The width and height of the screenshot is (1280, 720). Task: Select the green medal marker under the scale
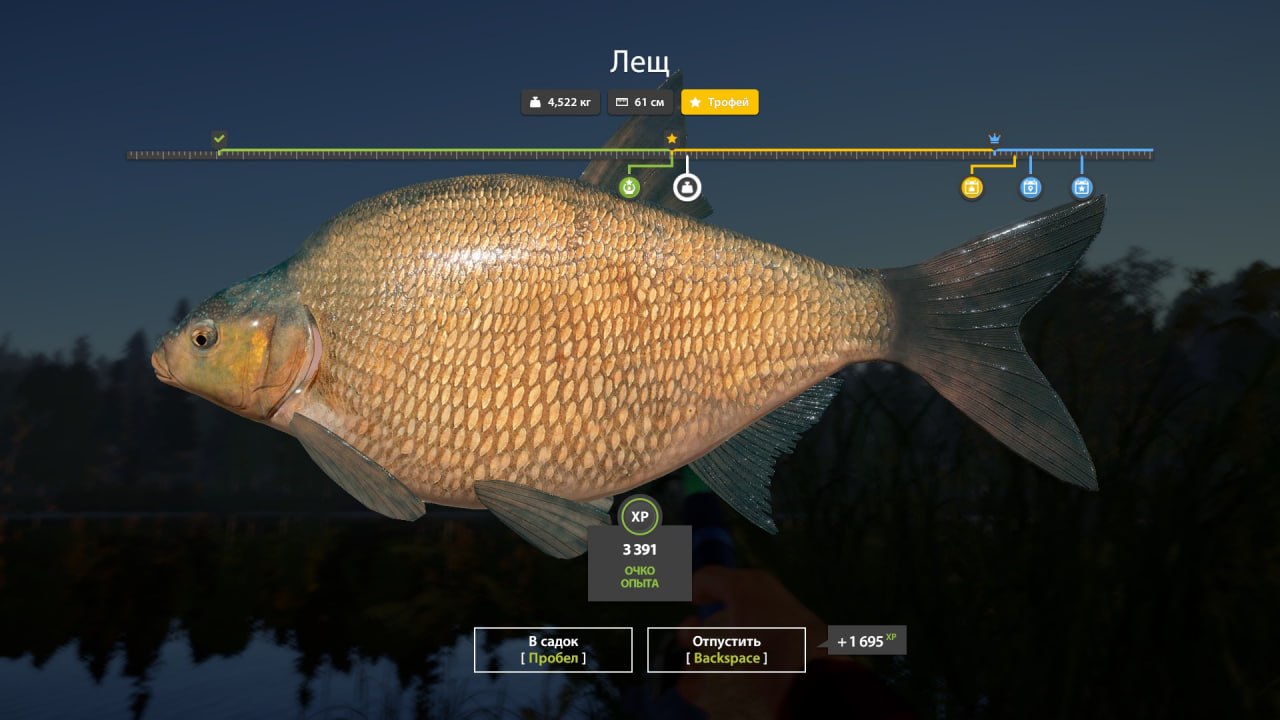click(x=629, y=187)
